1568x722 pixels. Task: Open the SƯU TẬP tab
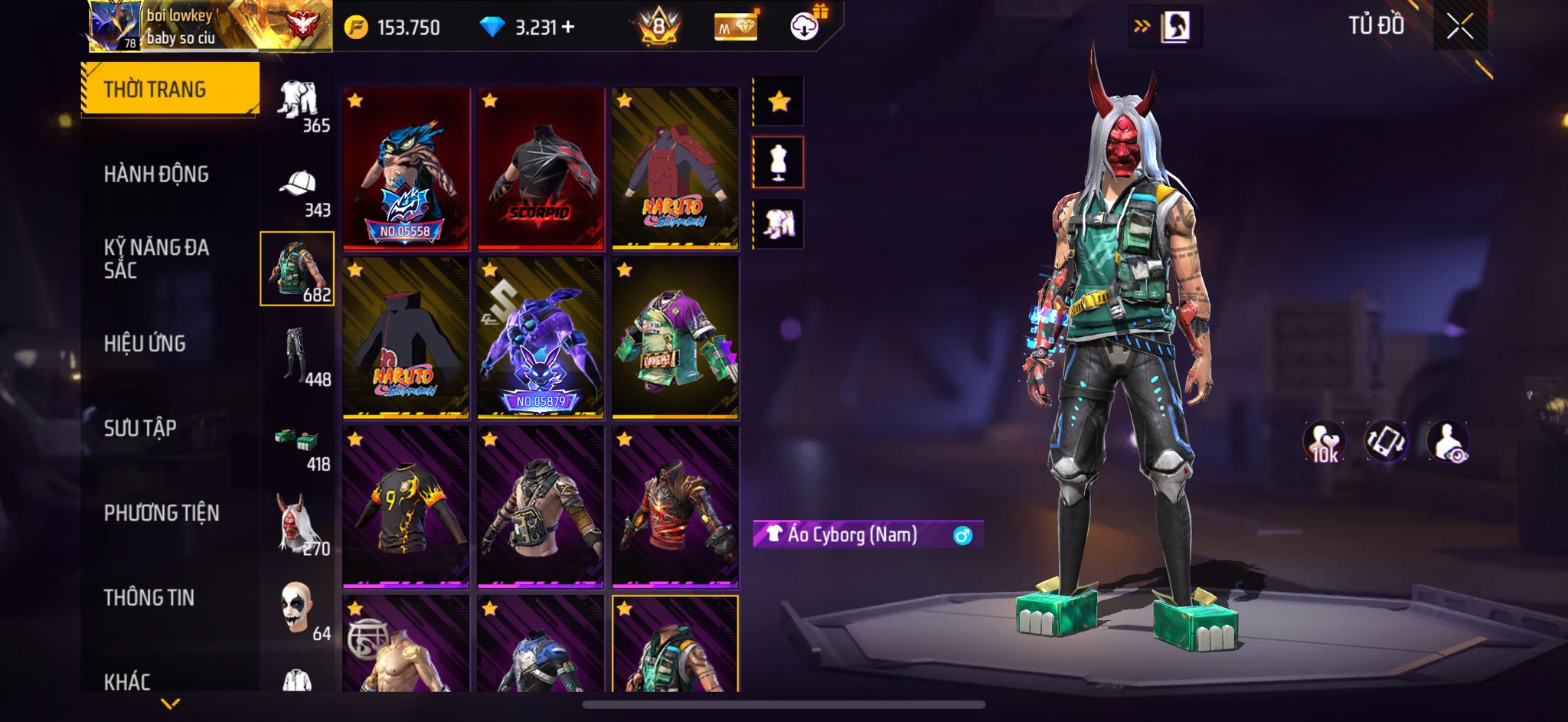140,428
